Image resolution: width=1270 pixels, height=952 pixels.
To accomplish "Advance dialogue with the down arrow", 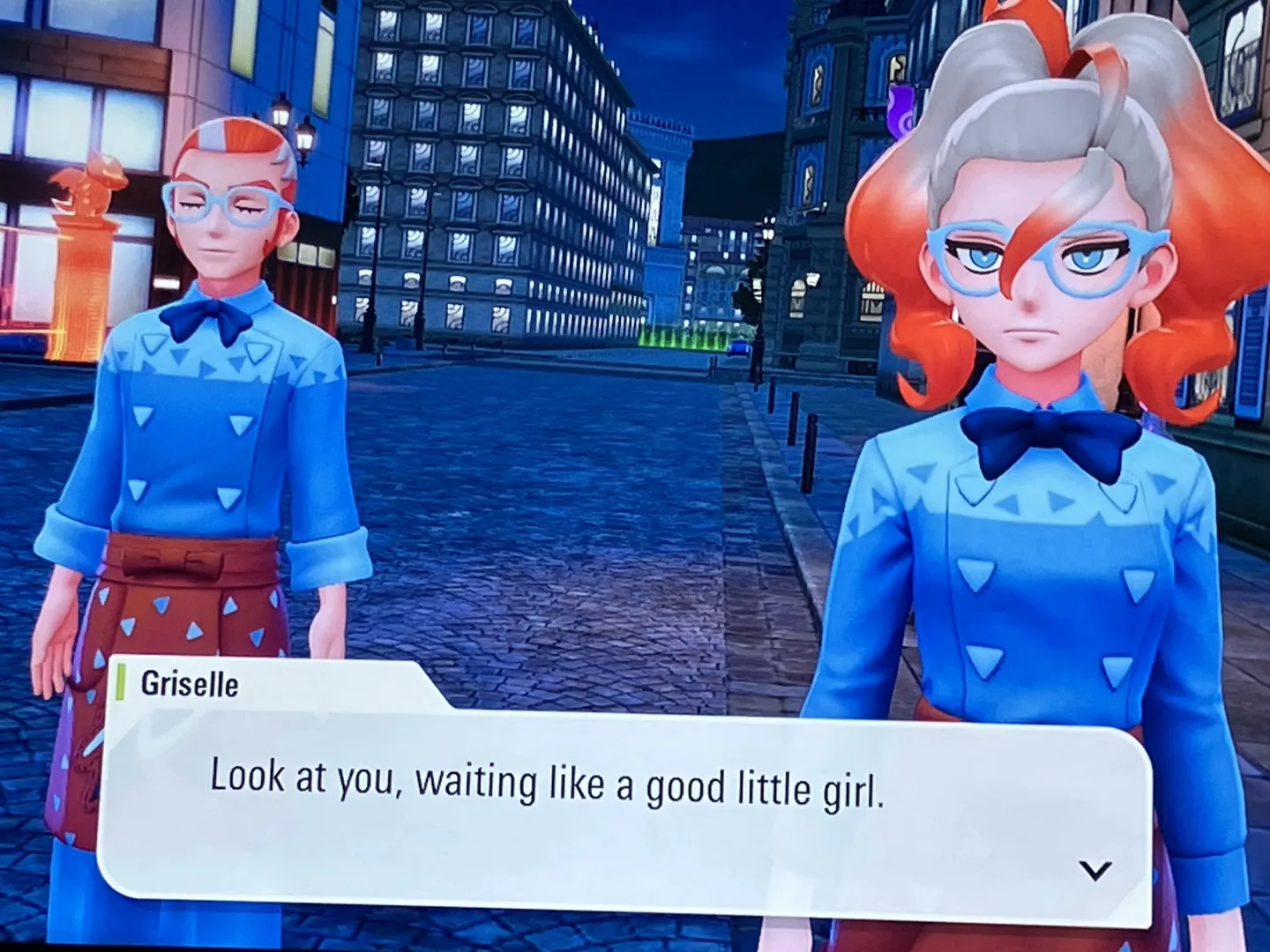I will [x=1094, y=871].
